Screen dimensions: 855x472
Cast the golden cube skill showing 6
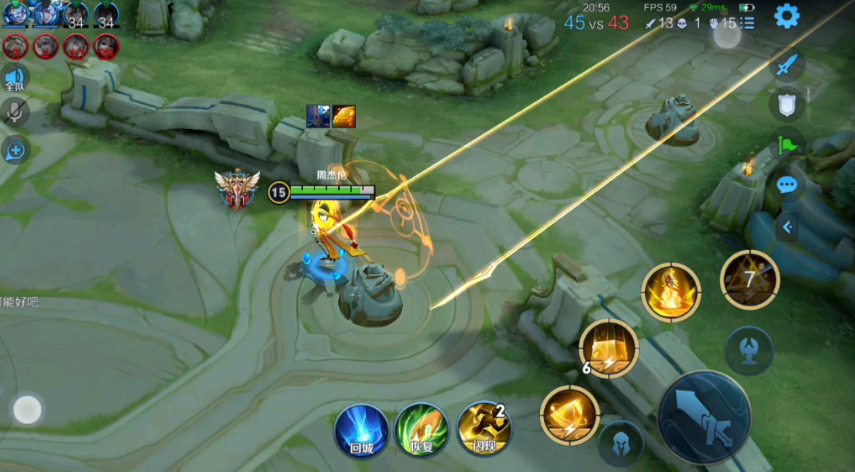pos(609,349)
